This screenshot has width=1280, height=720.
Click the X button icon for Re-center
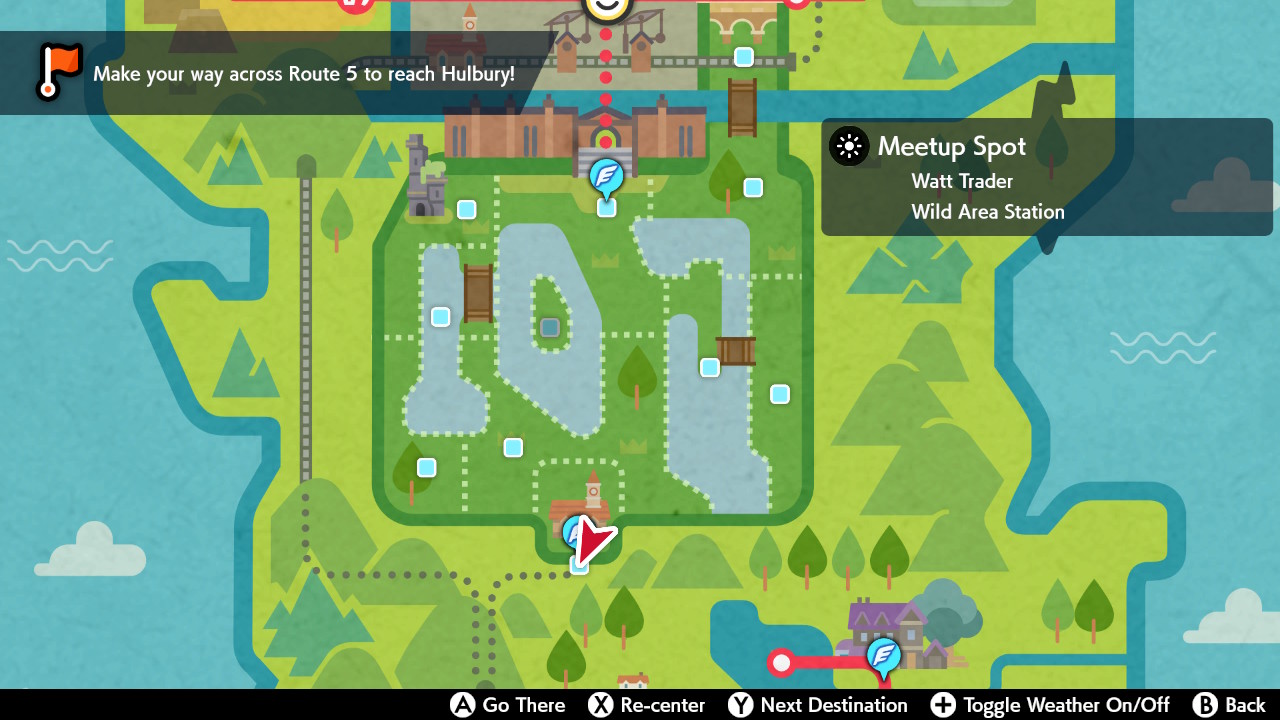597,705
